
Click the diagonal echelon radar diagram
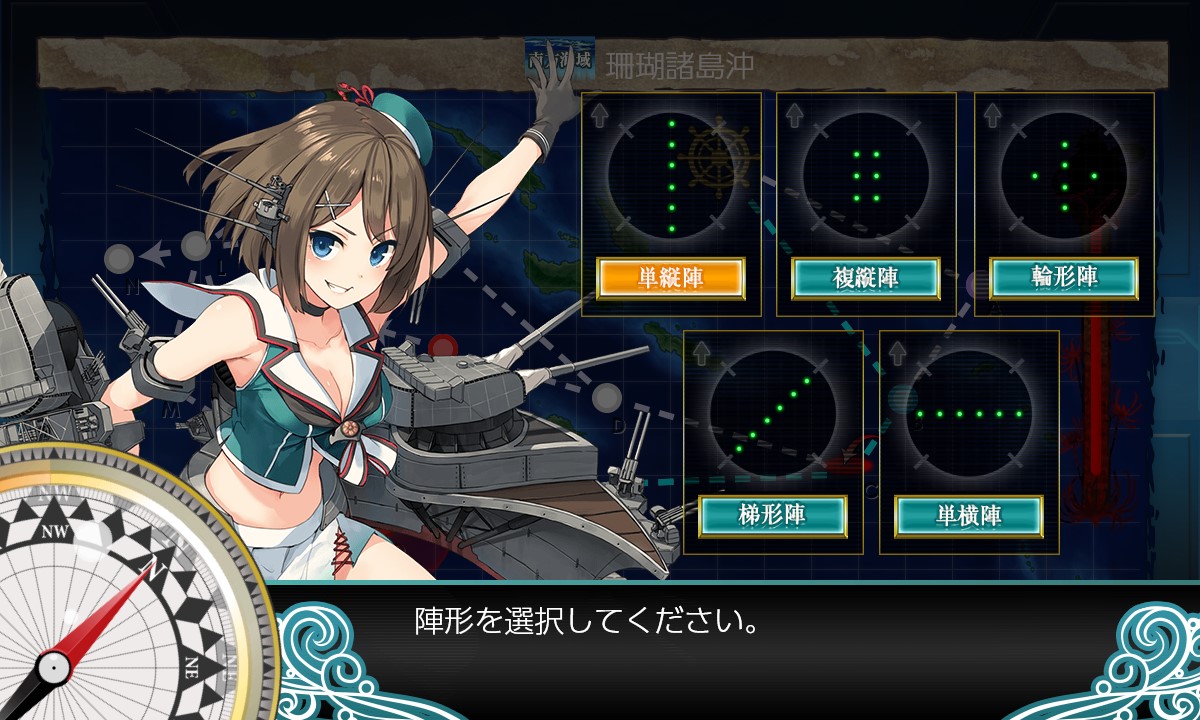(x=773, y=413)
